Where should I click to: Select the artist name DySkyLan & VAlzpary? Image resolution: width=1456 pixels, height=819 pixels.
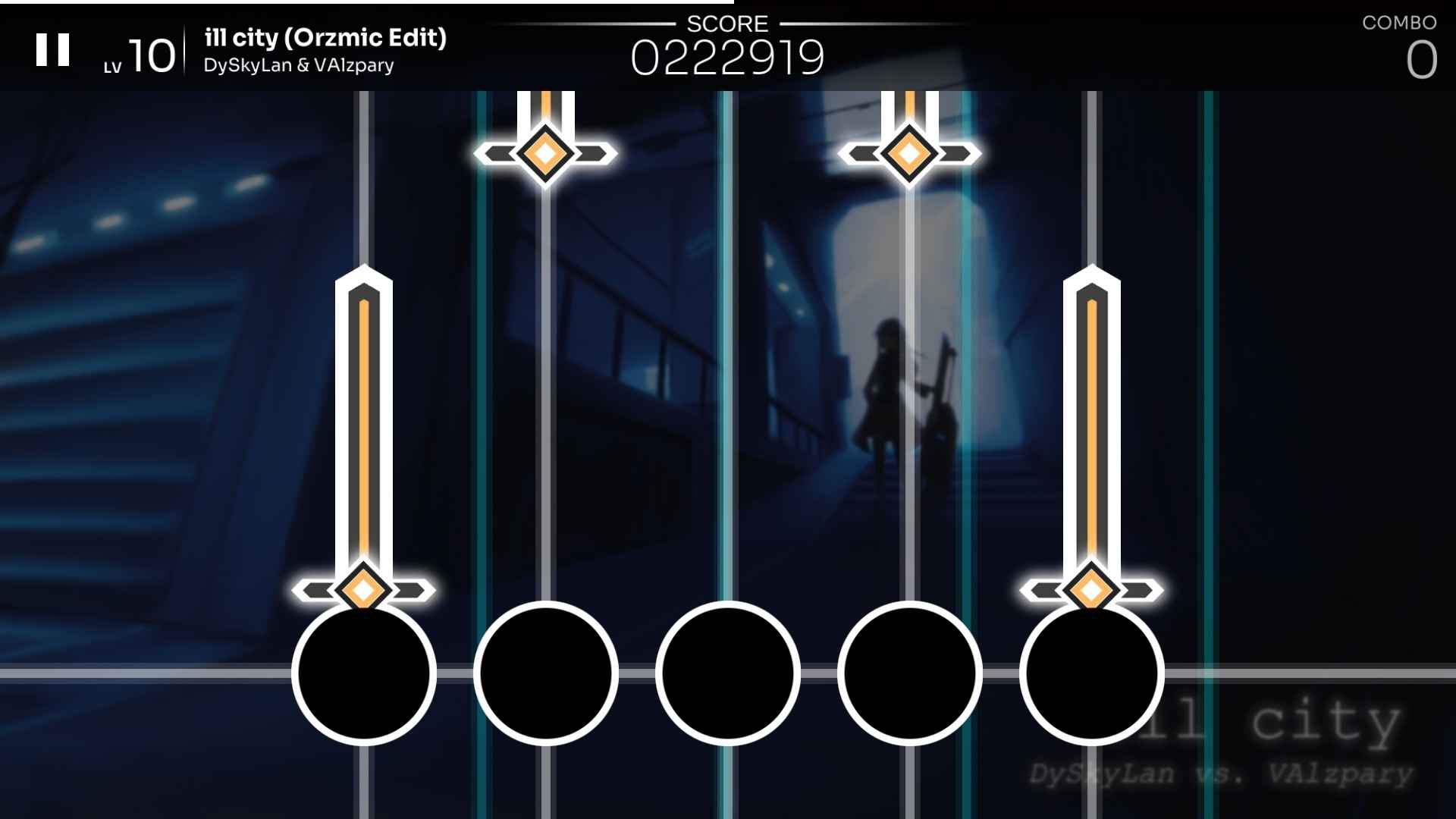point(299,65)
